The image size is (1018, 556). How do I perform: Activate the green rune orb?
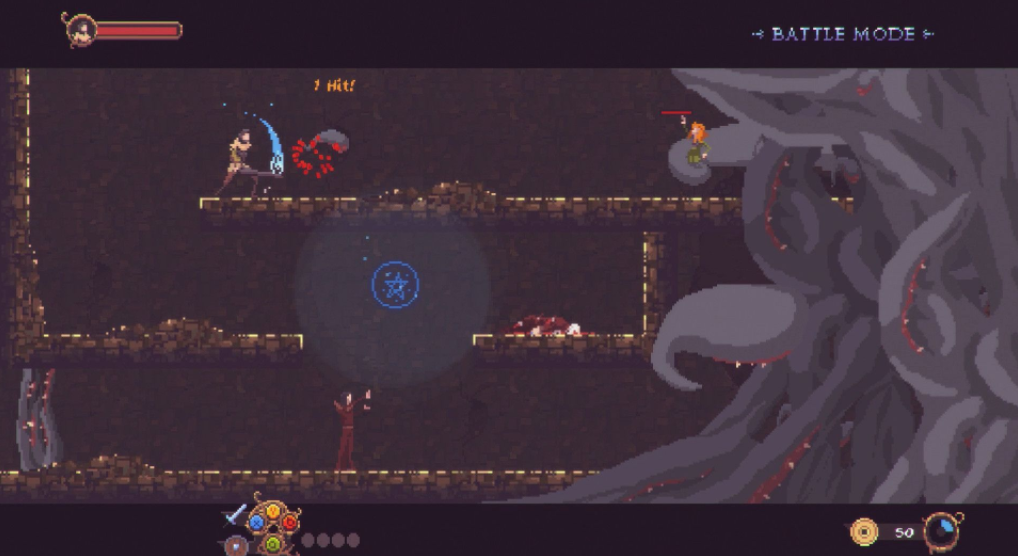pyautogui.click(x=273, y=543)
